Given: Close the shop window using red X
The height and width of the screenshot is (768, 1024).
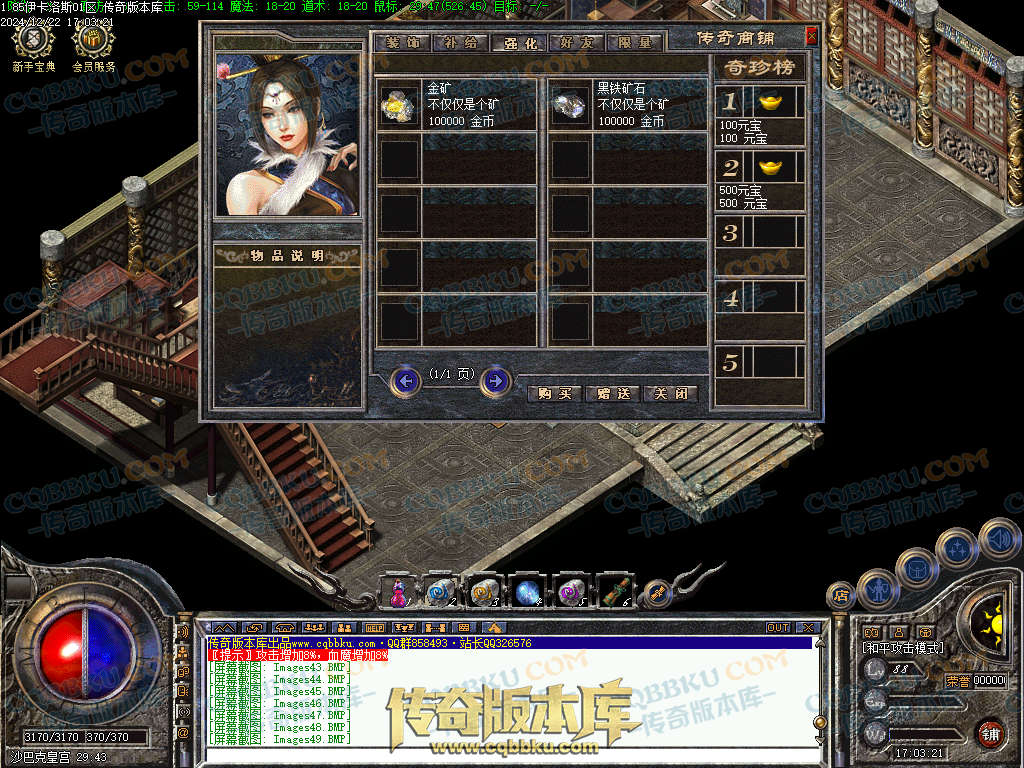Looking at the screenshot, I should (x=811, y=36).
